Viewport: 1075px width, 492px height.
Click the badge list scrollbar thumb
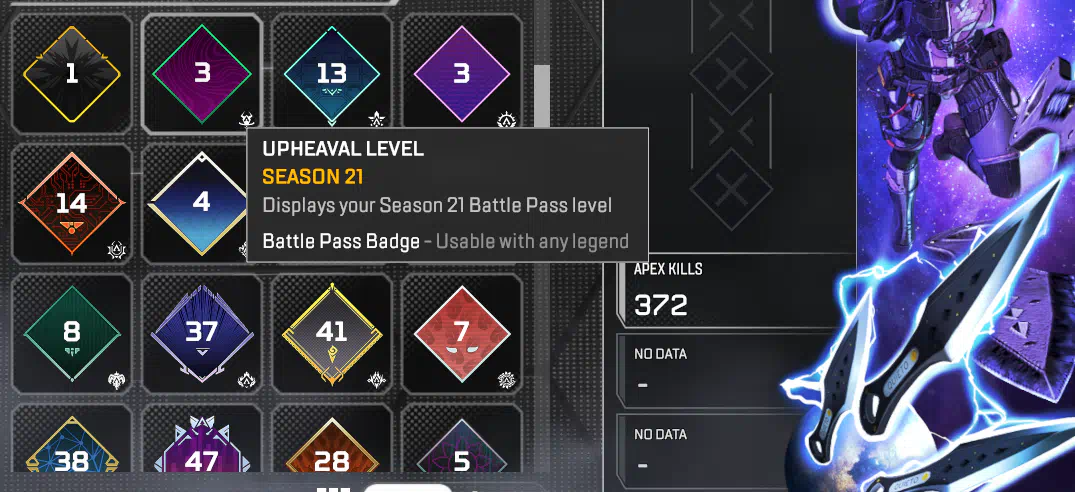541,97
